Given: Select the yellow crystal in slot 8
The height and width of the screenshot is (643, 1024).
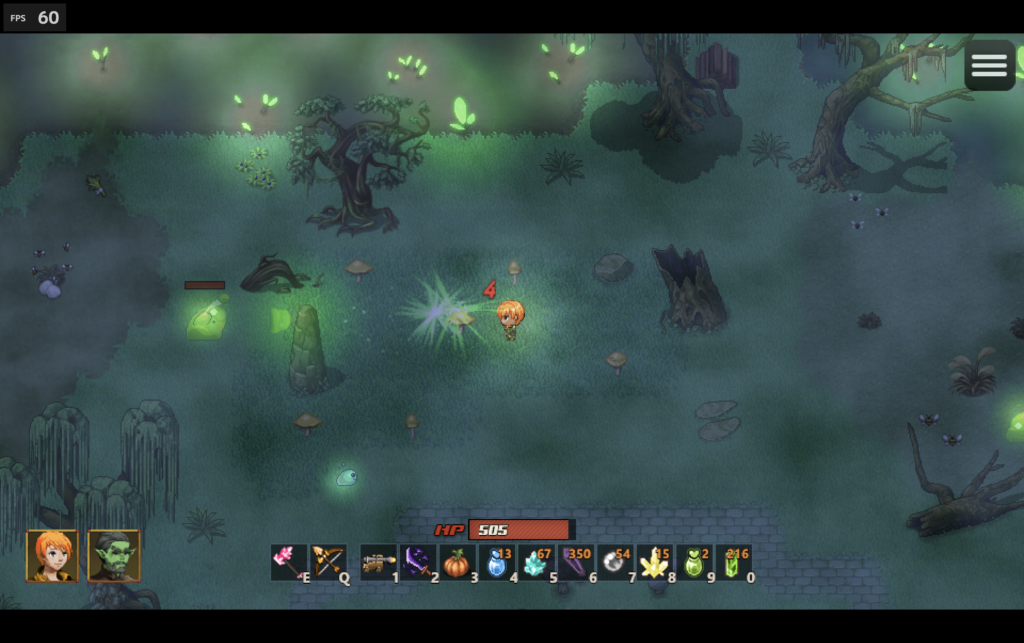Looking at the screenshot, I should click(x=654, y=562).
